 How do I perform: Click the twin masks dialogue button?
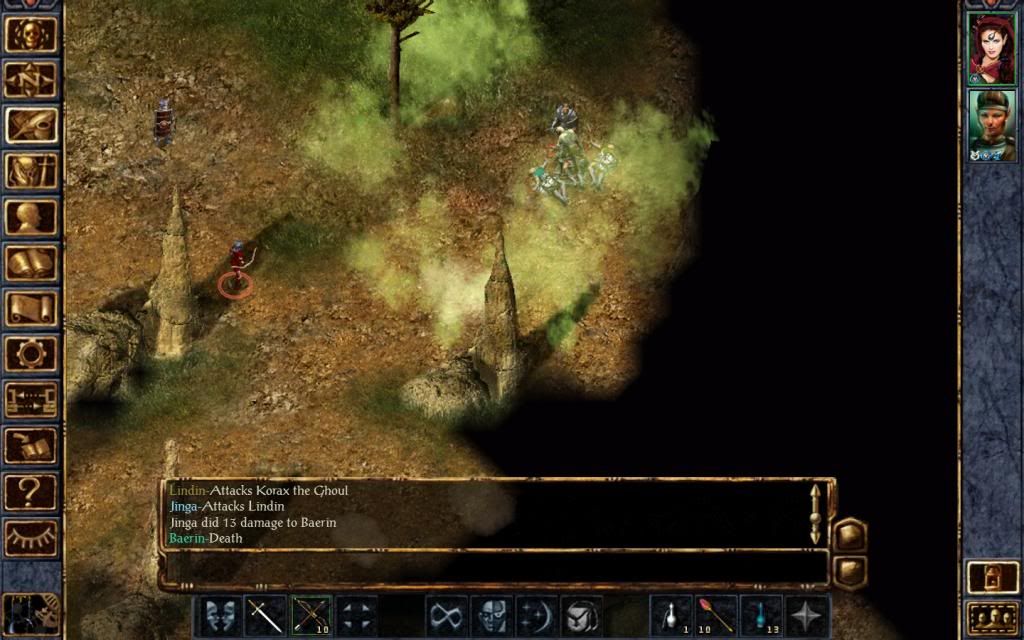pos(220,615)
